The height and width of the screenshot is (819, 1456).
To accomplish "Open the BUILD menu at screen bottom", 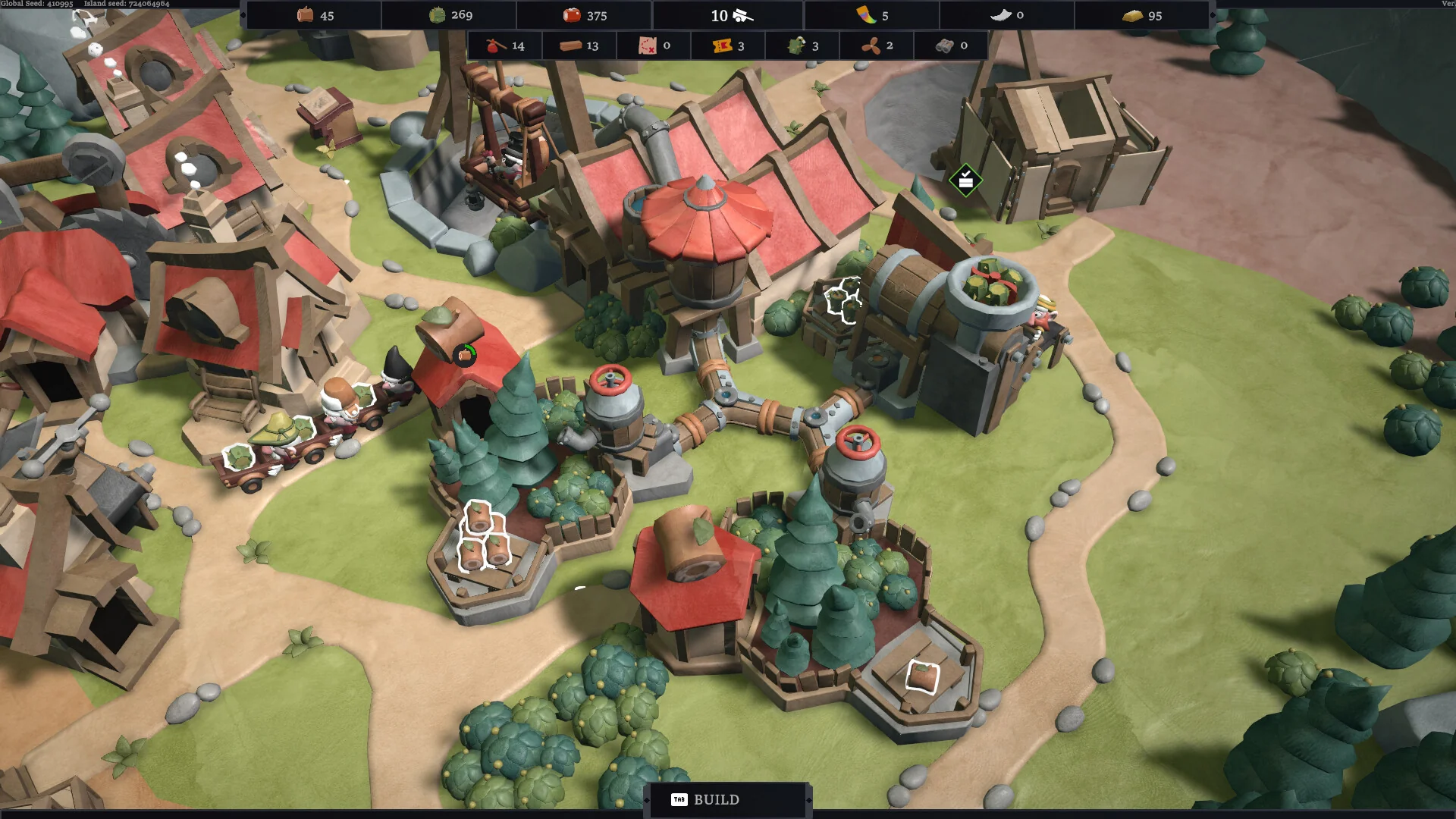I will point(716,799).
